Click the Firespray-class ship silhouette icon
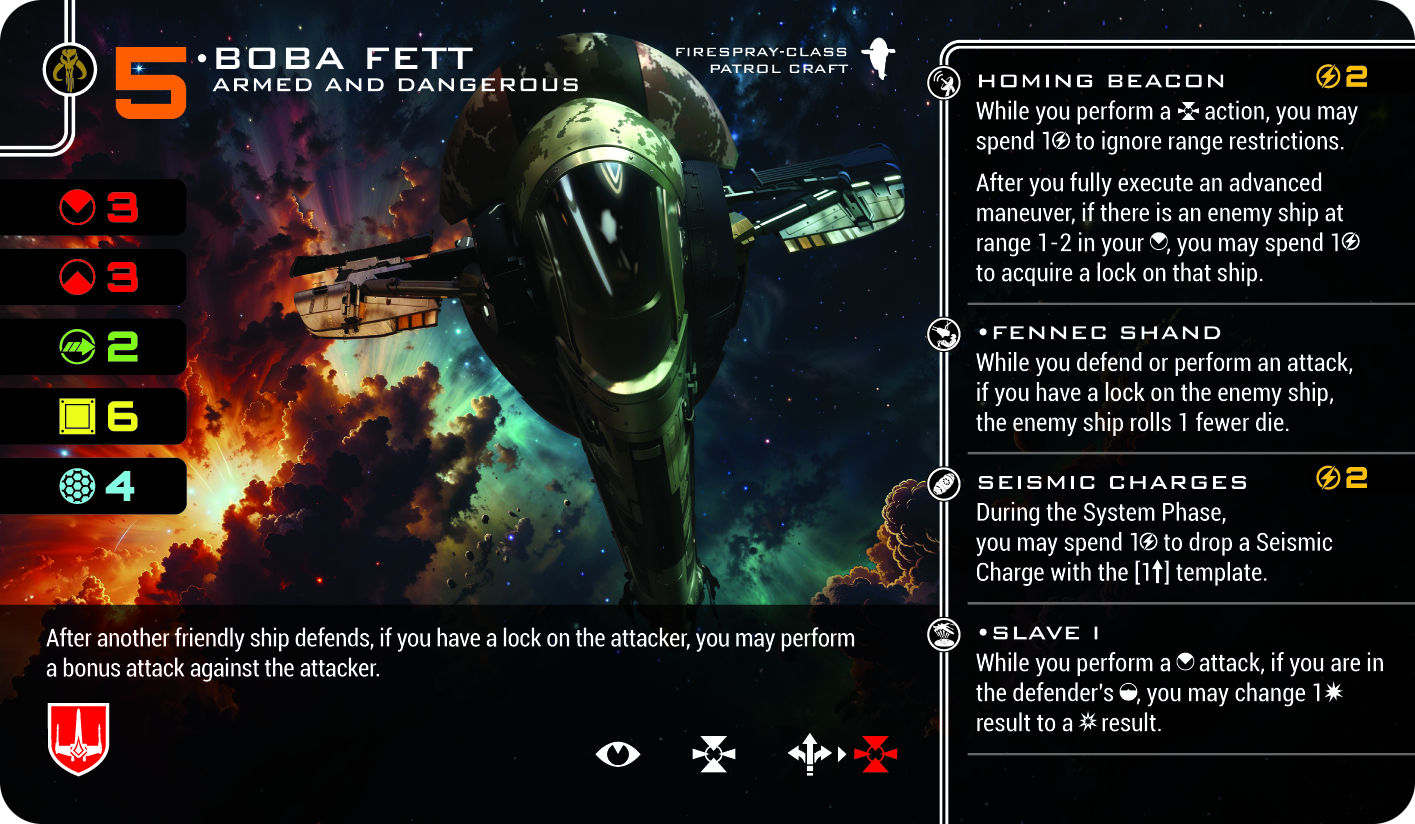 pos(879,59)
